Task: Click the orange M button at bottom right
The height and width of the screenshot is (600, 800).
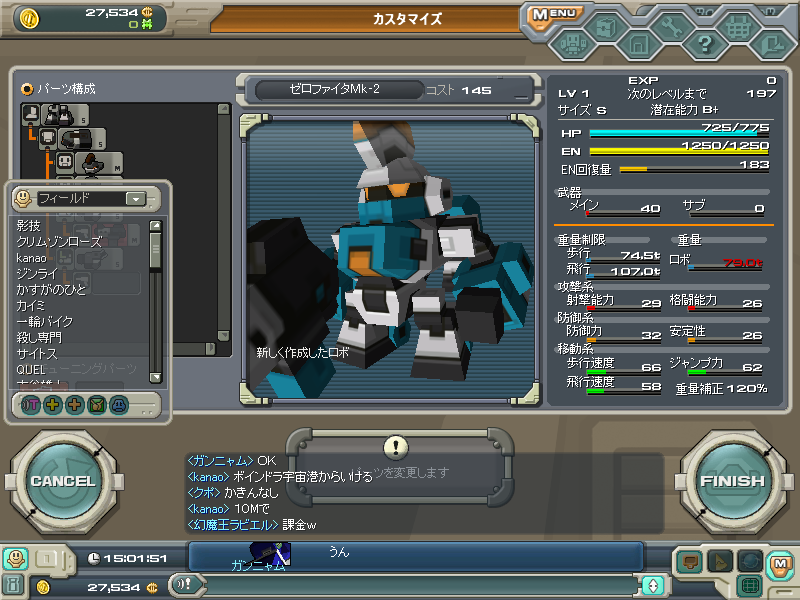Action: tap(780, 563)
